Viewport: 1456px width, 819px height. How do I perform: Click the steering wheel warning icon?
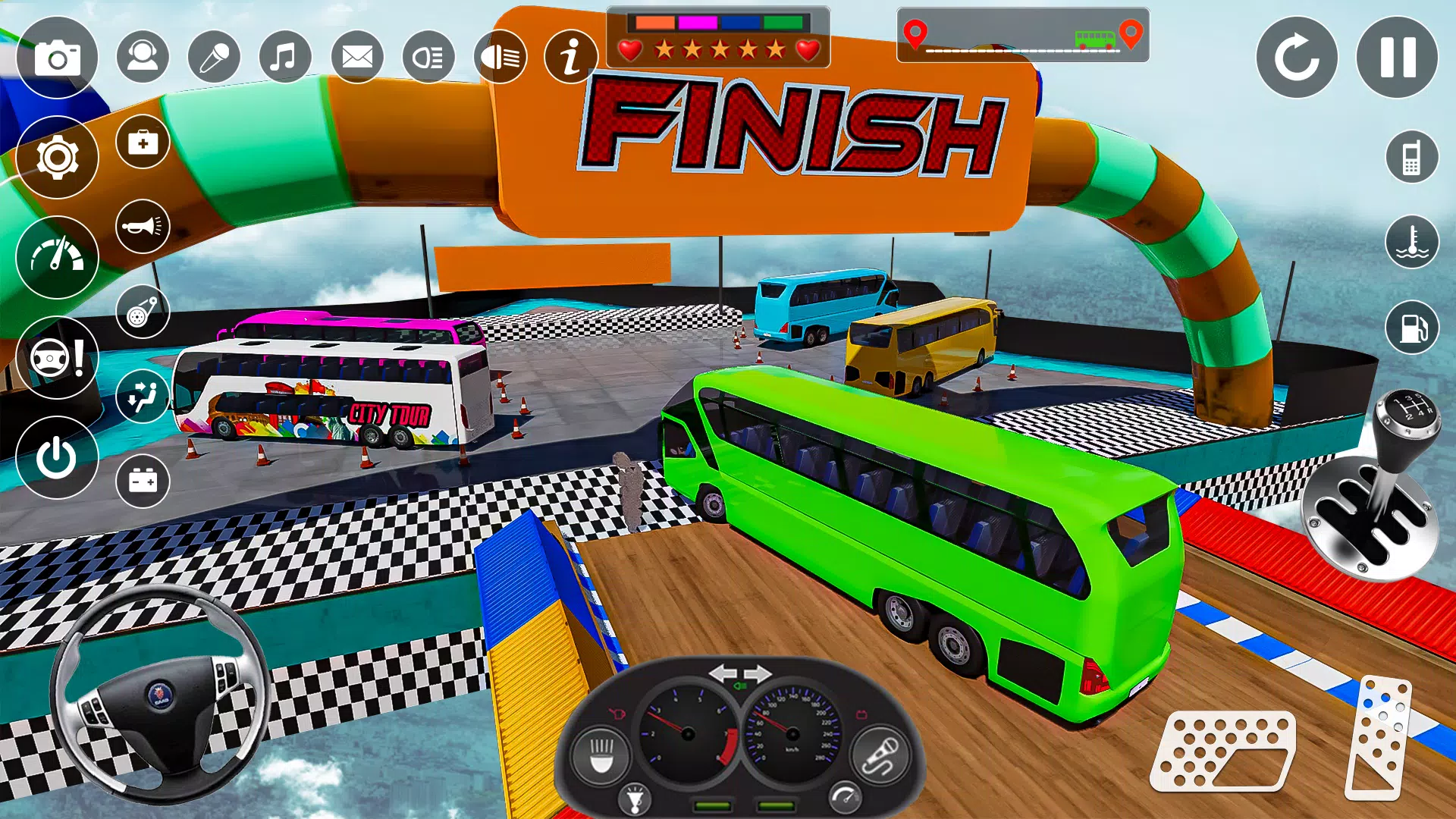point(57,358)
